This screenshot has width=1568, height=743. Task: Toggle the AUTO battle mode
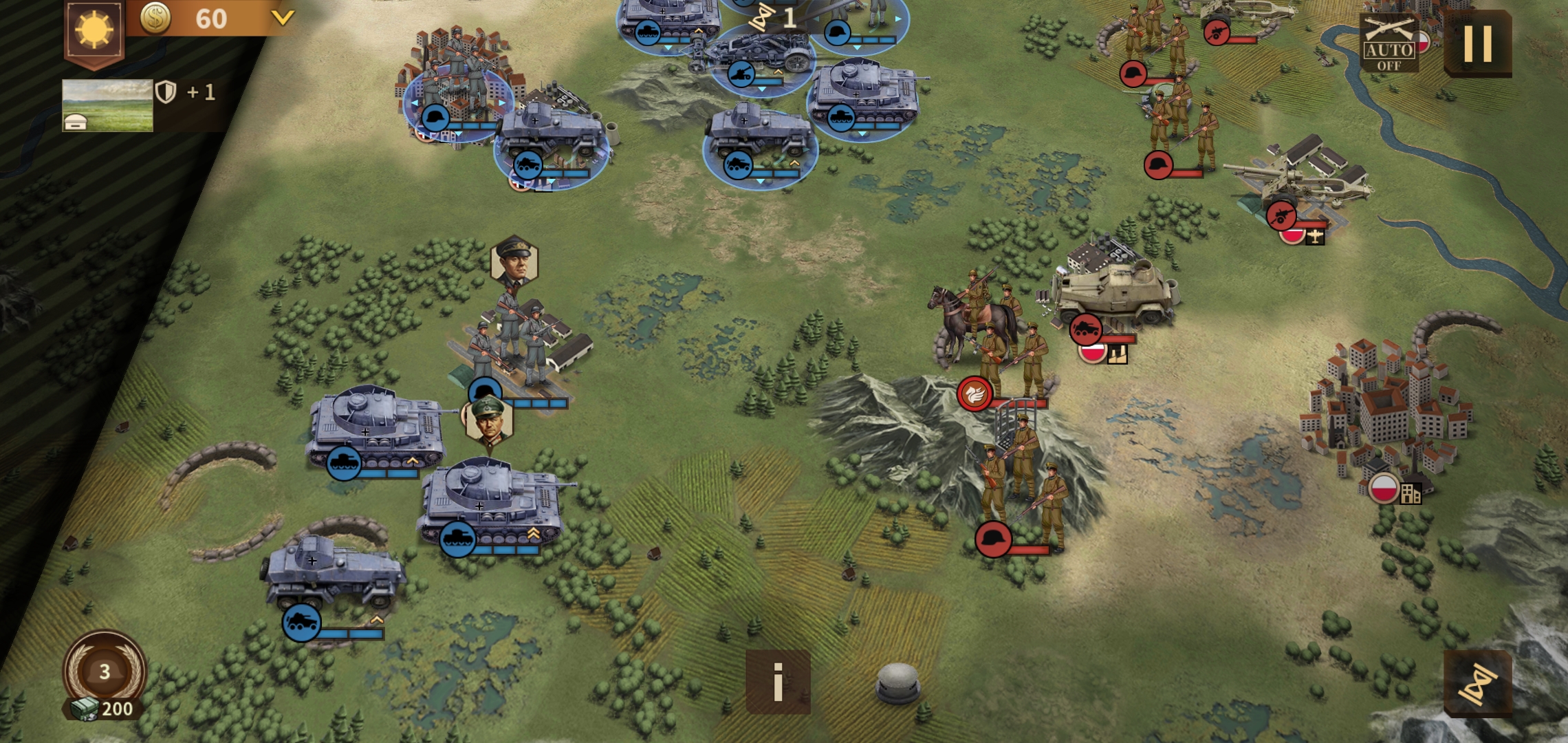(1389, 43)
